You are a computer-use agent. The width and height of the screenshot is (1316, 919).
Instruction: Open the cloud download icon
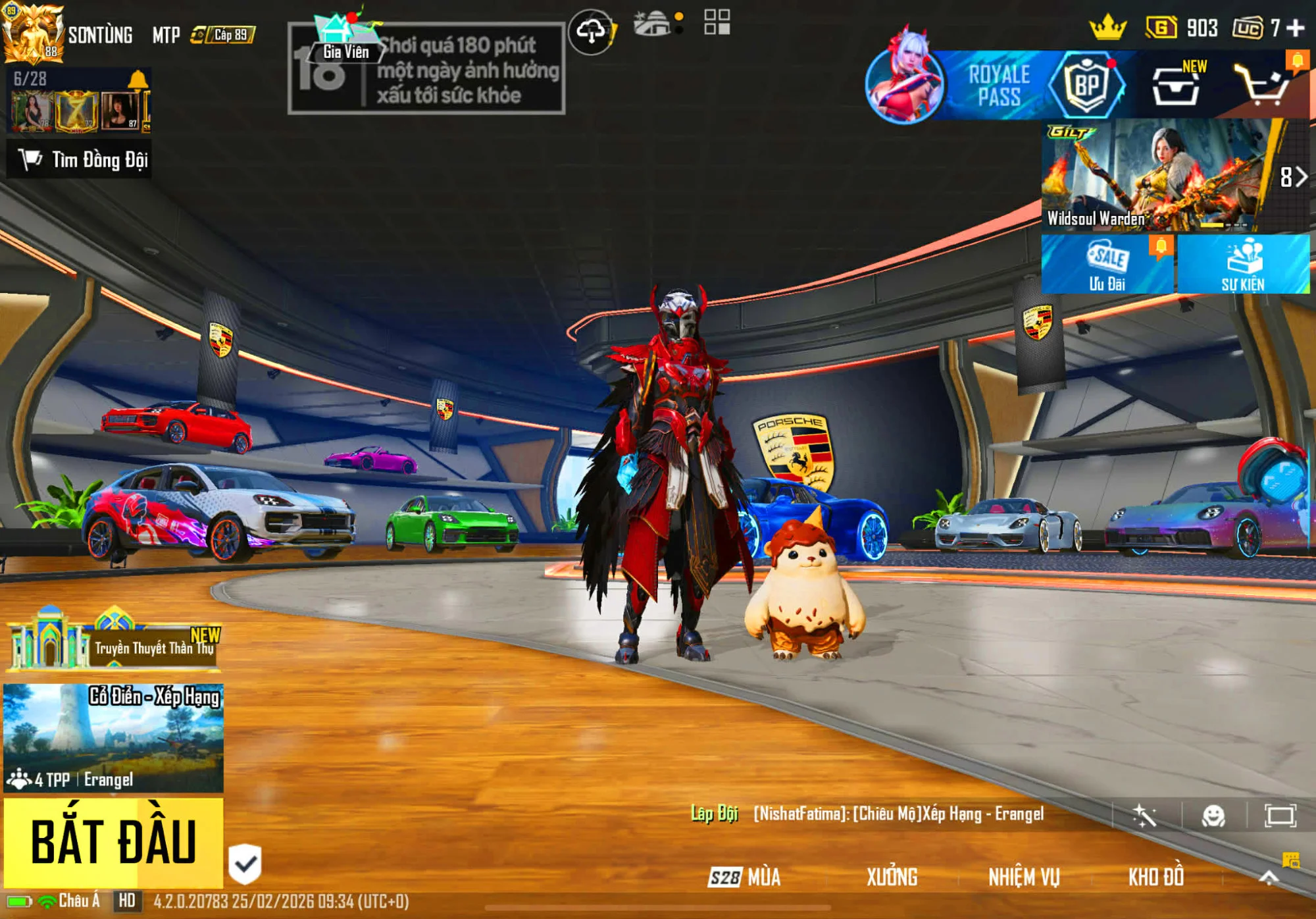[x=591, y=31]
